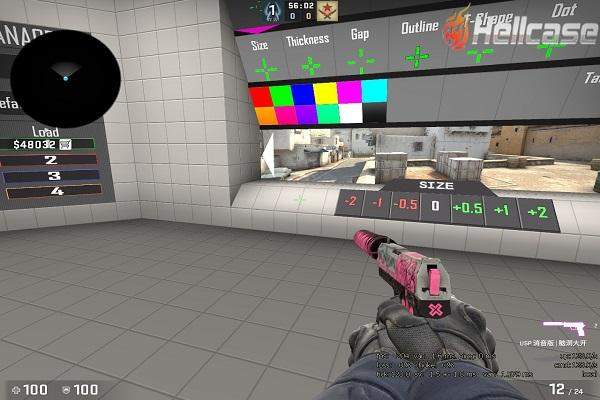Choose the cyan crosshair color swatch
600x400 pixels.
374,92
